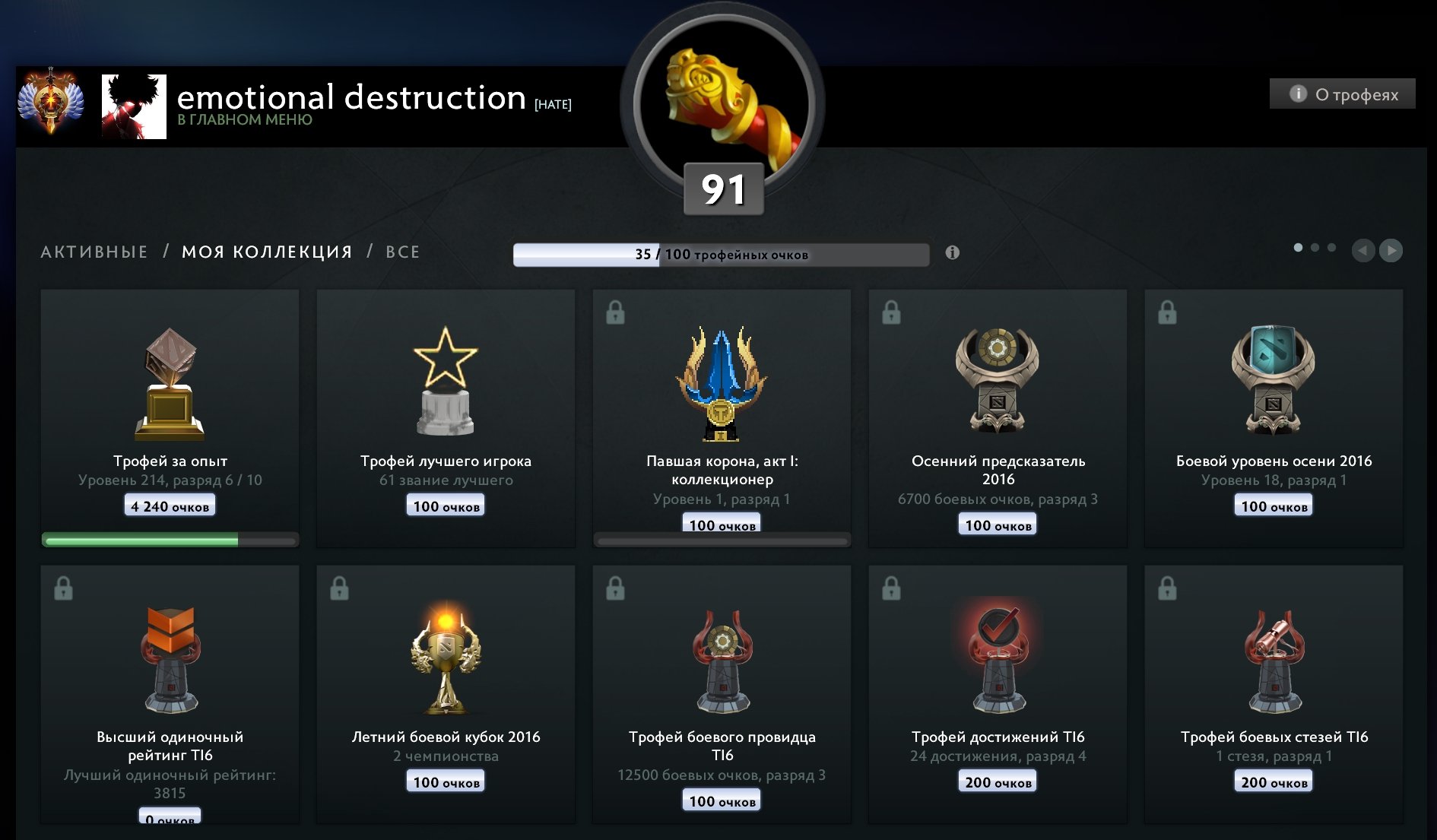
Task: Switch to the ВСЕ tab
Action: pyautogui.click(x=401, y=252)
